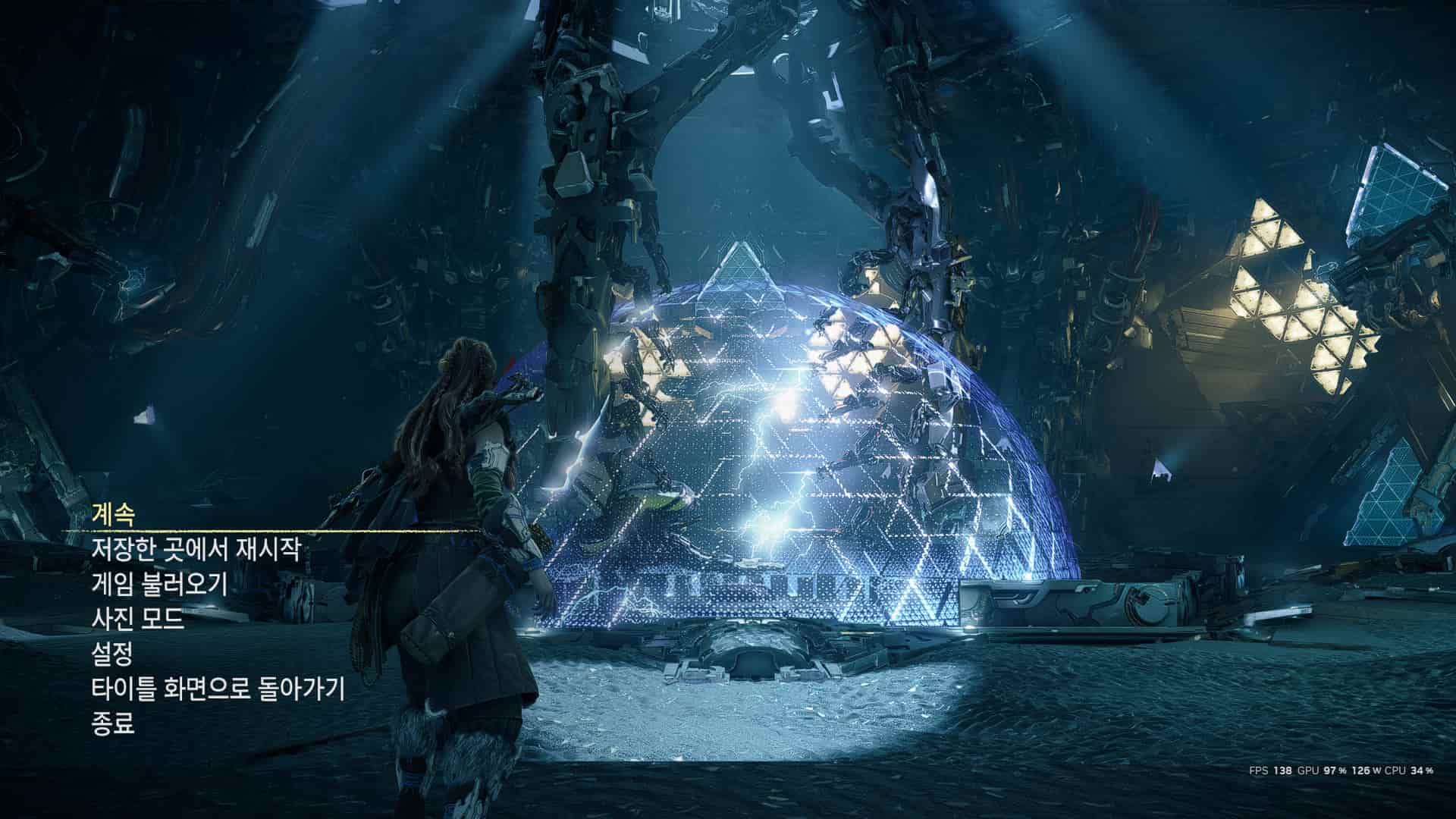Select 계속 to continue the game
This screenshot has width=1456, height=819.
point(113,515)
